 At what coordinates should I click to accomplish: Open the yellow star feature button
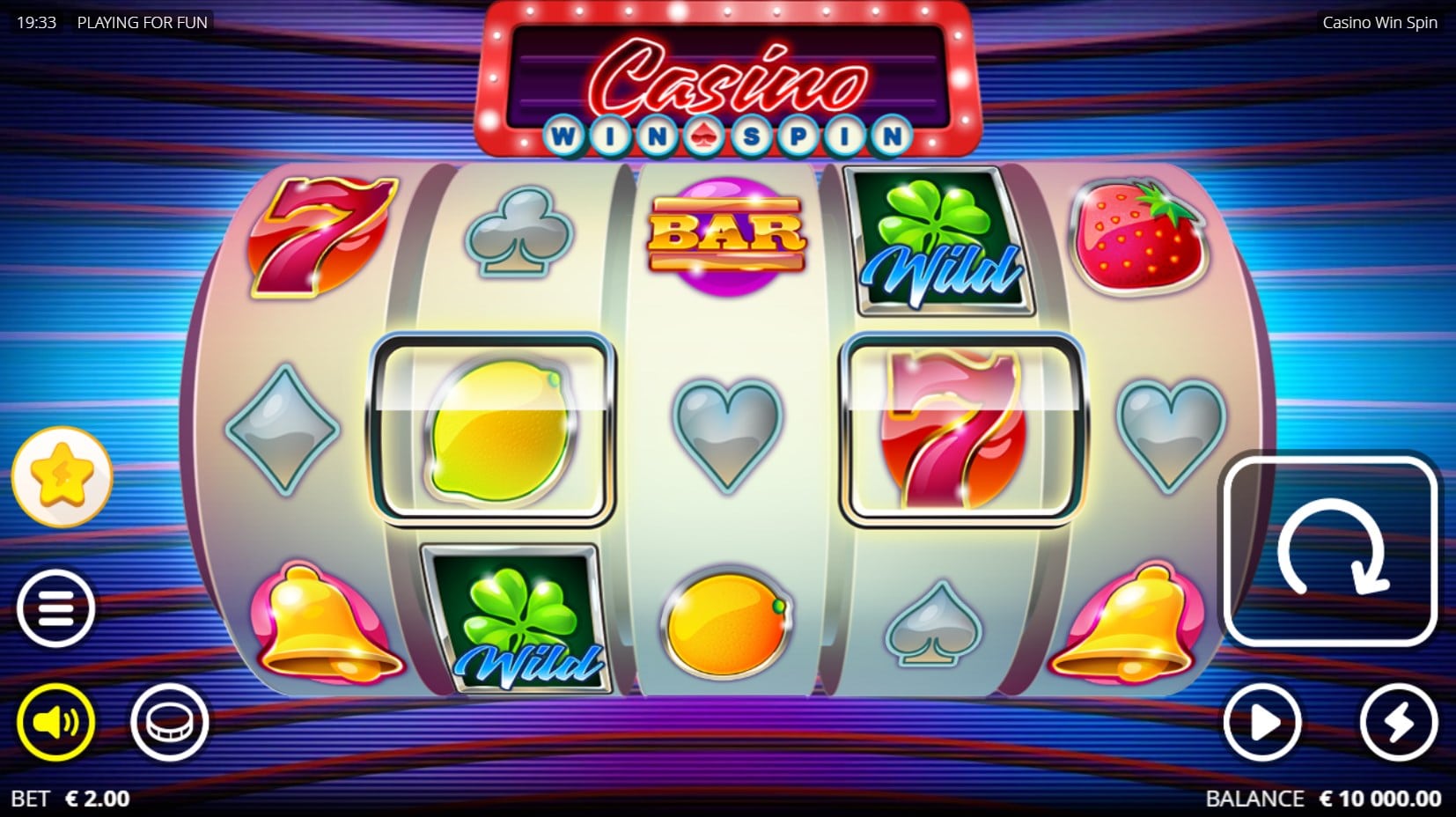(62, 476)
